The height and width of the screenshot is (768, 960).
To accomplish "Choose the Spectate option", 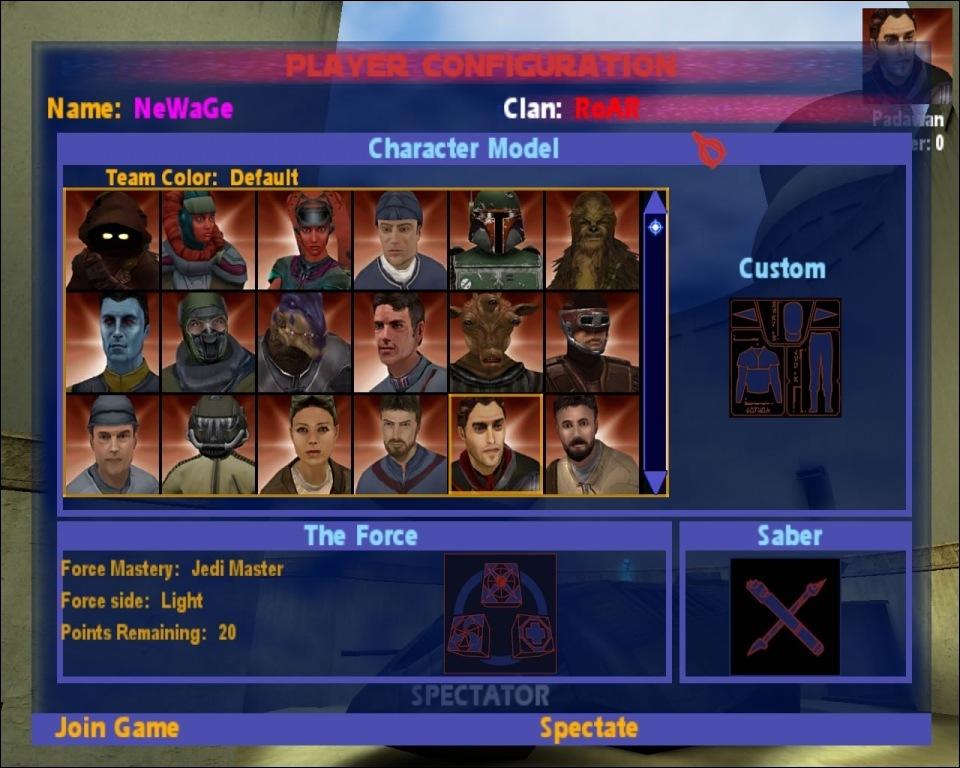I will [x=588, y=729].
